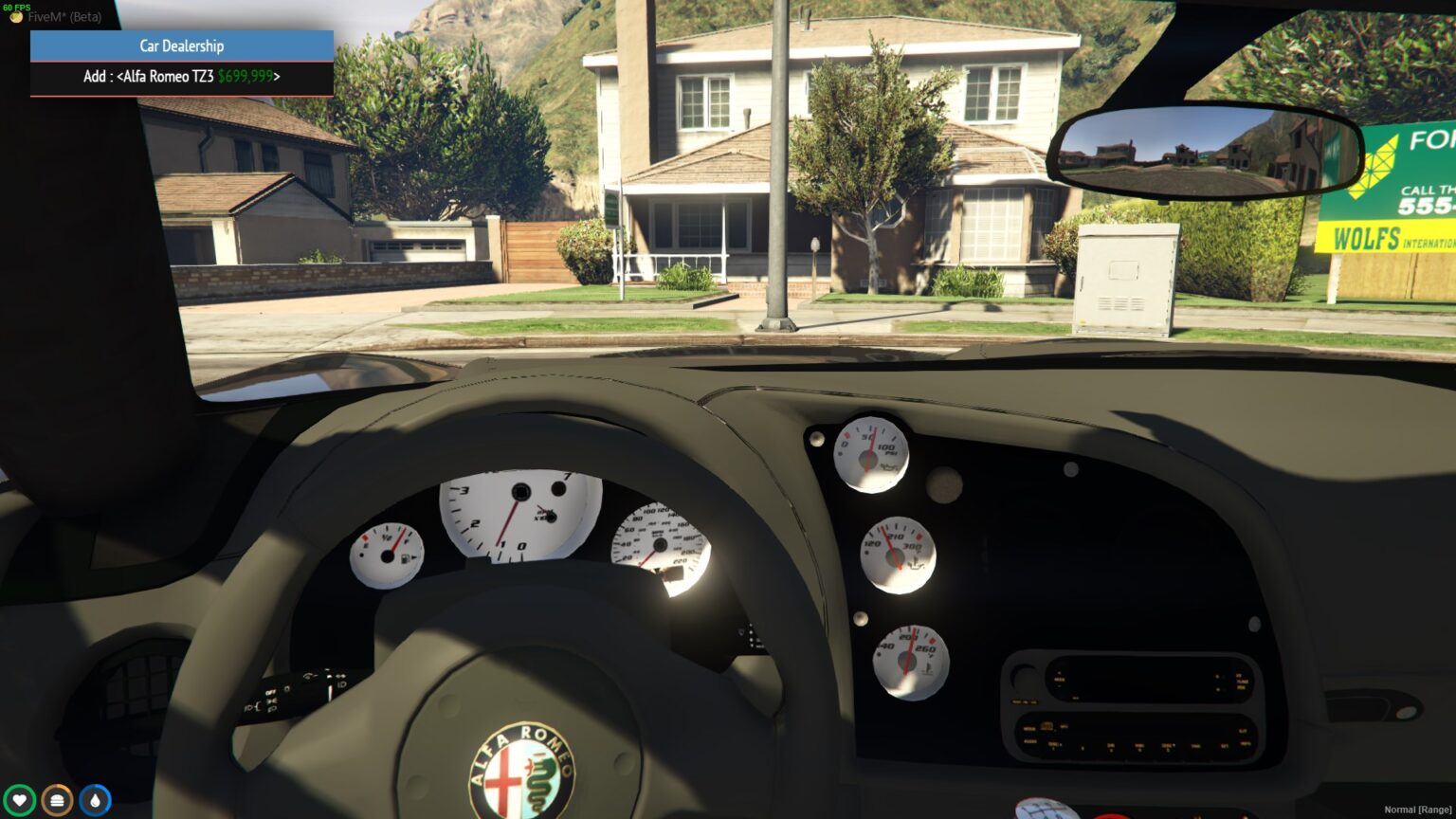Click the FiveM logo beside the FPS counter
The height and width of the screenshot is (819, 1456).
coord(15,16)
